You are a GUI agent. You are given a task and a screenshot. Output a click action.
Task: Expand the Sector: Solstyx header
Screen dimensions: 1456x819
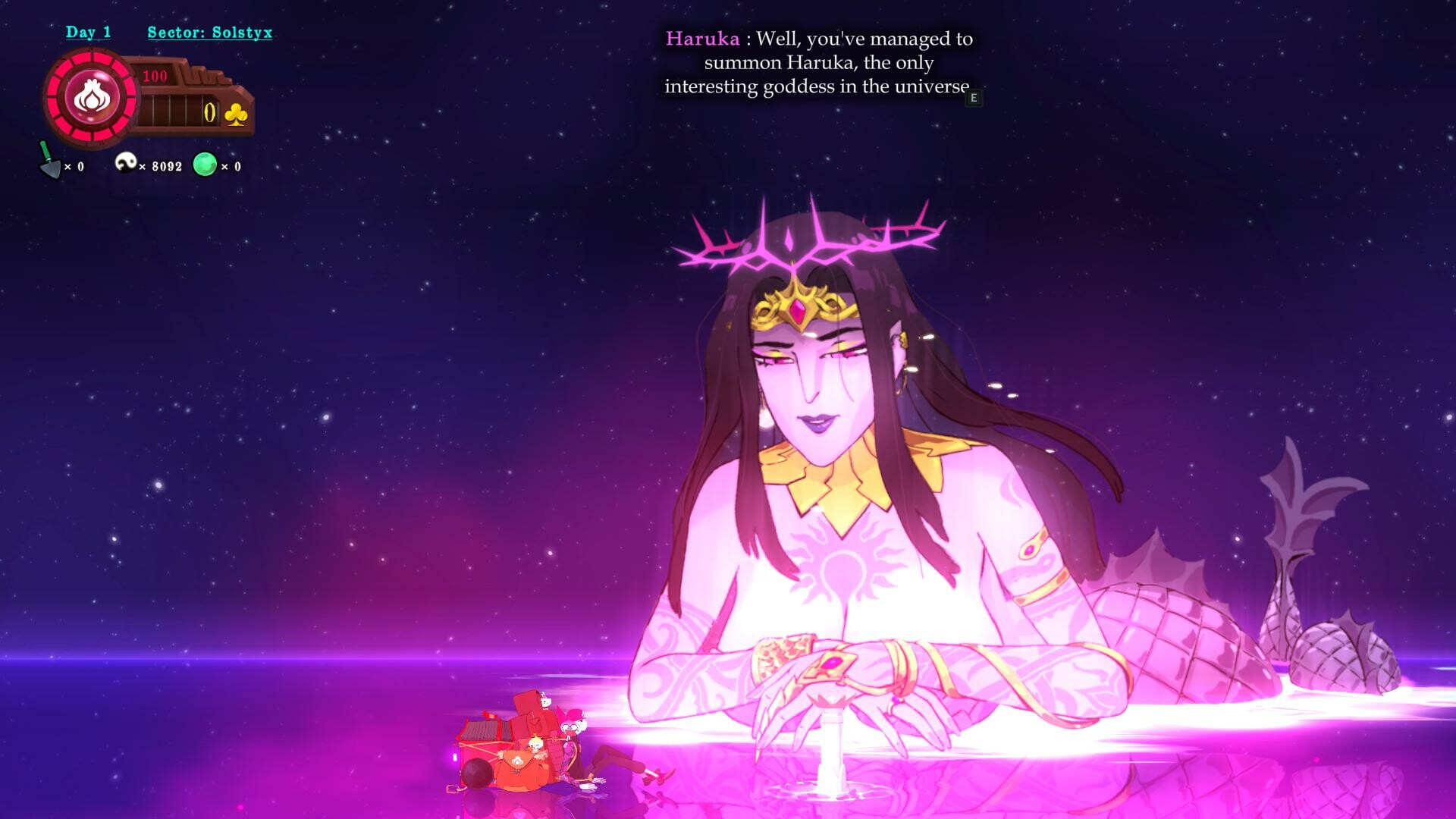pyautogui.click(x=209, y=33)
